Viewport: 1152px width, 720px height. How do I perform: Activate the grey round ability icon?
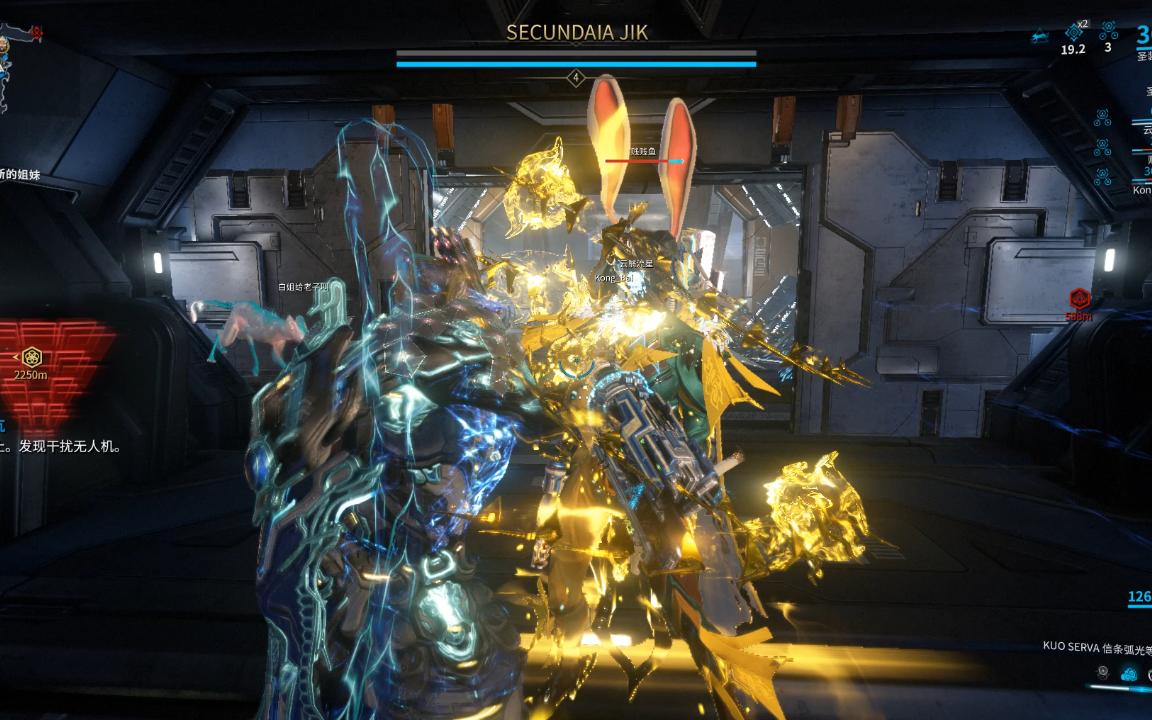tap(1103, 673)
